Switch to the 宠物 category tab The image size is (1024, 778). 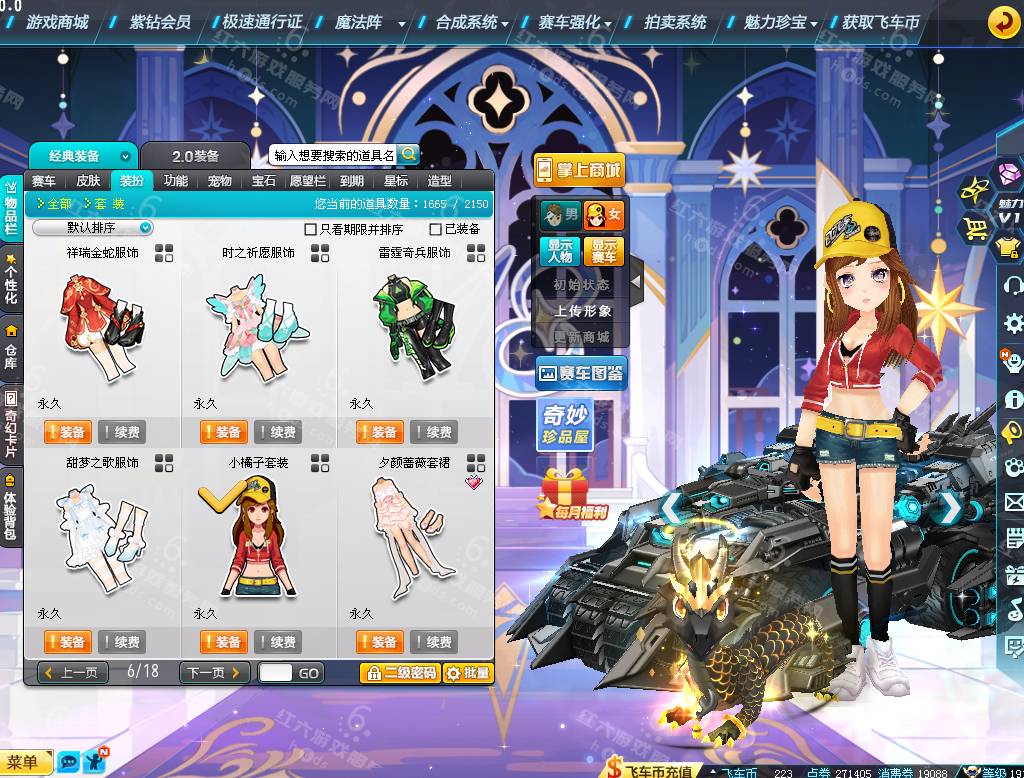pos(220,181)
